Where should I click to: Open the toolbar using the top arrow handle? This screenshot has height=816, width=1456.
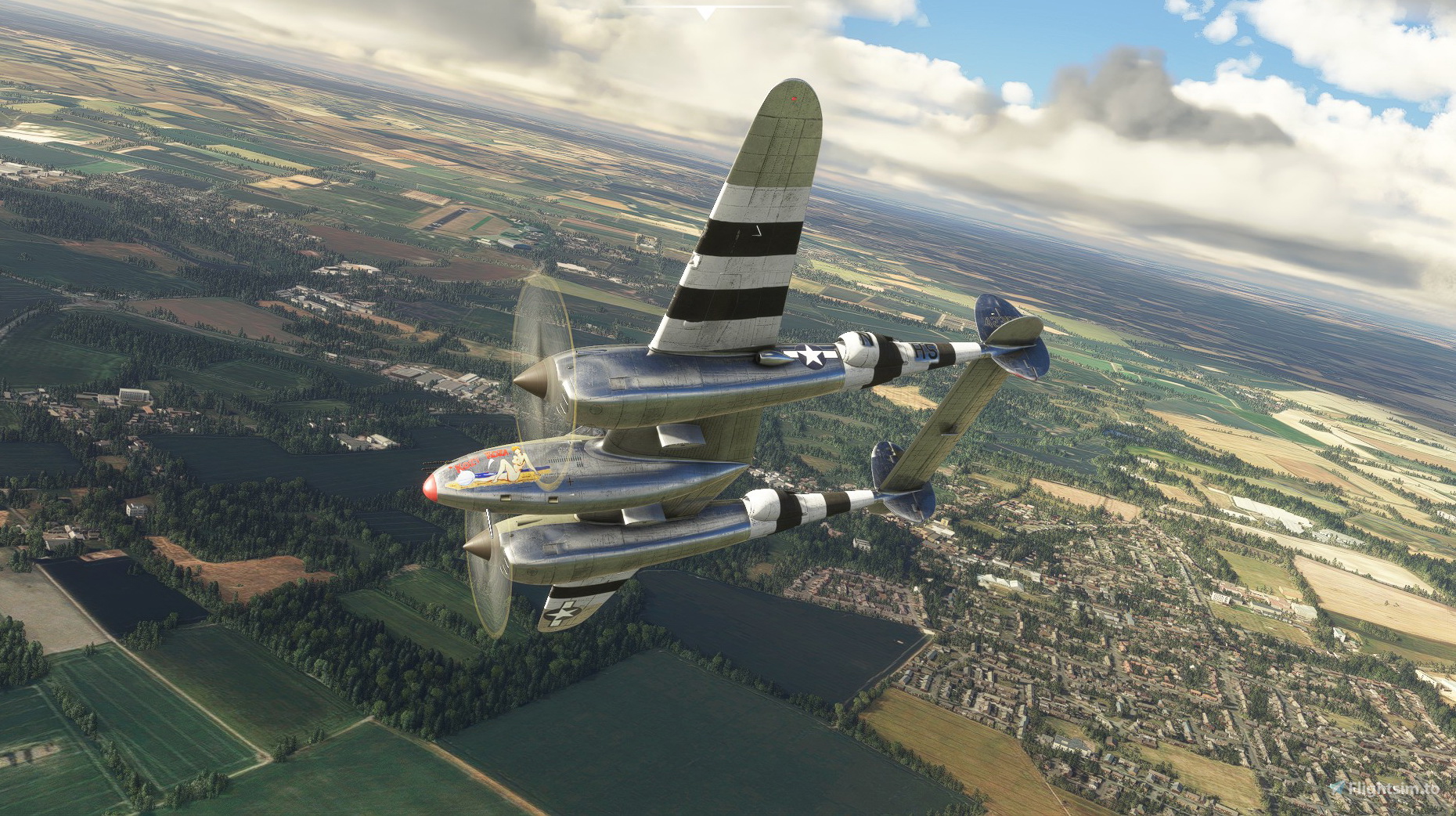(706, 13)
